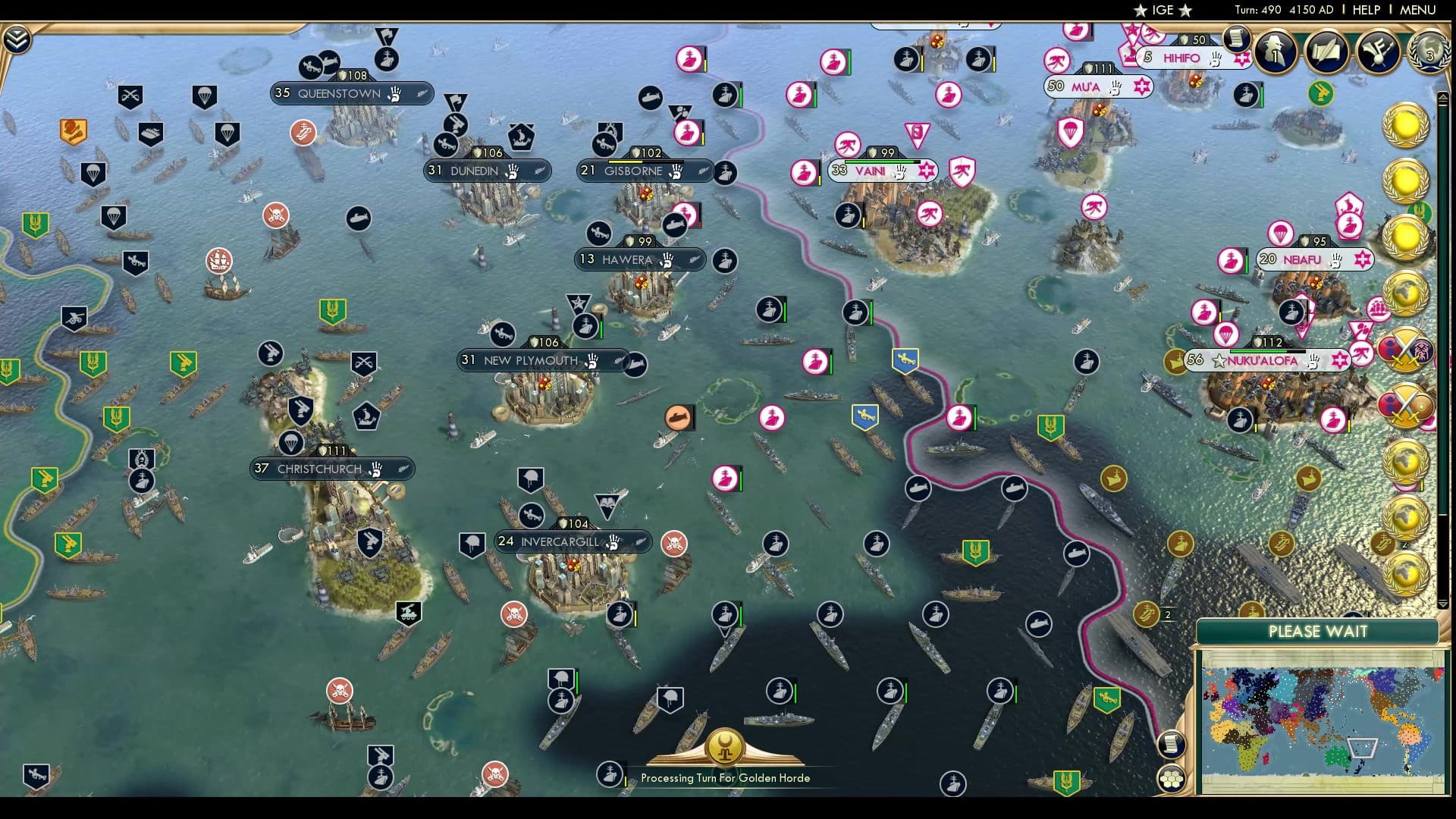1456x819 pixels.
Task: Select the Christchurch city banner
Action: pos(331,469)
